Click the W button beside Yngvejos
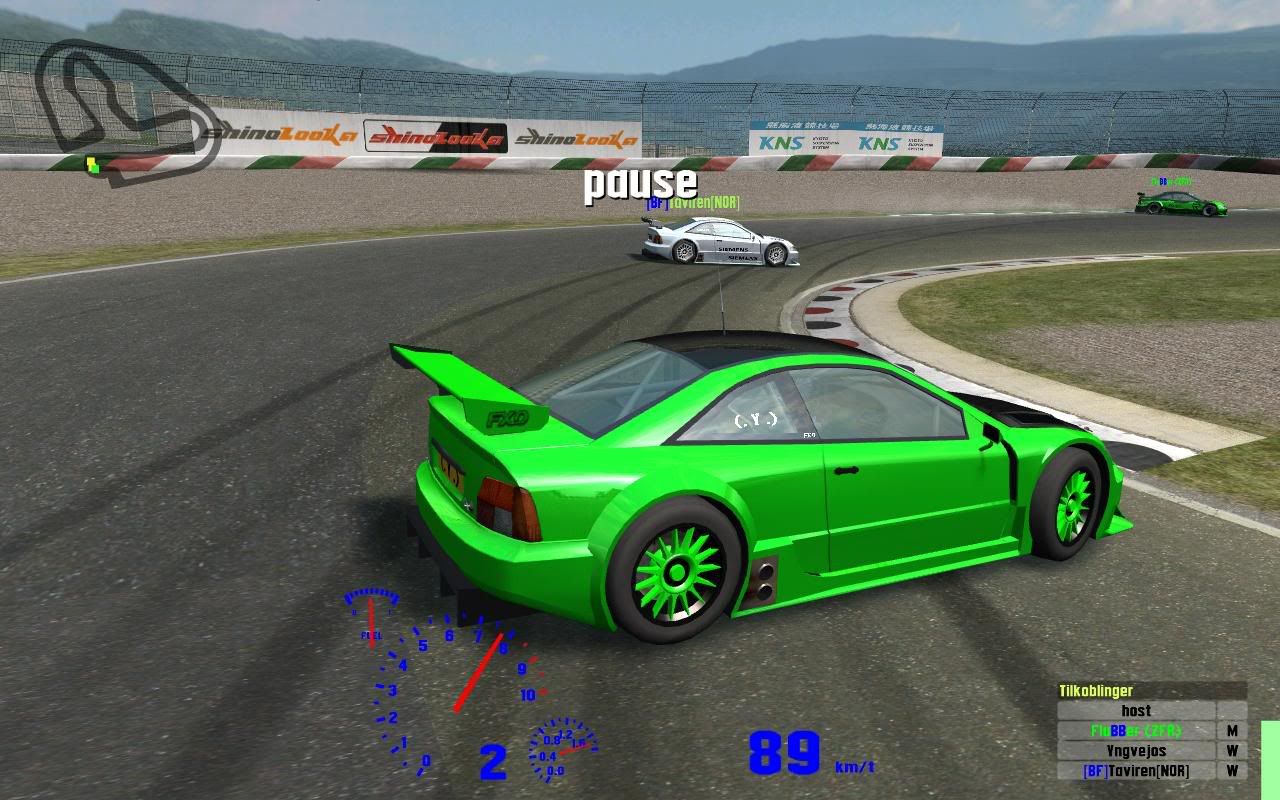This screenshot has height=800, width=1280. tap(1233, 751)
